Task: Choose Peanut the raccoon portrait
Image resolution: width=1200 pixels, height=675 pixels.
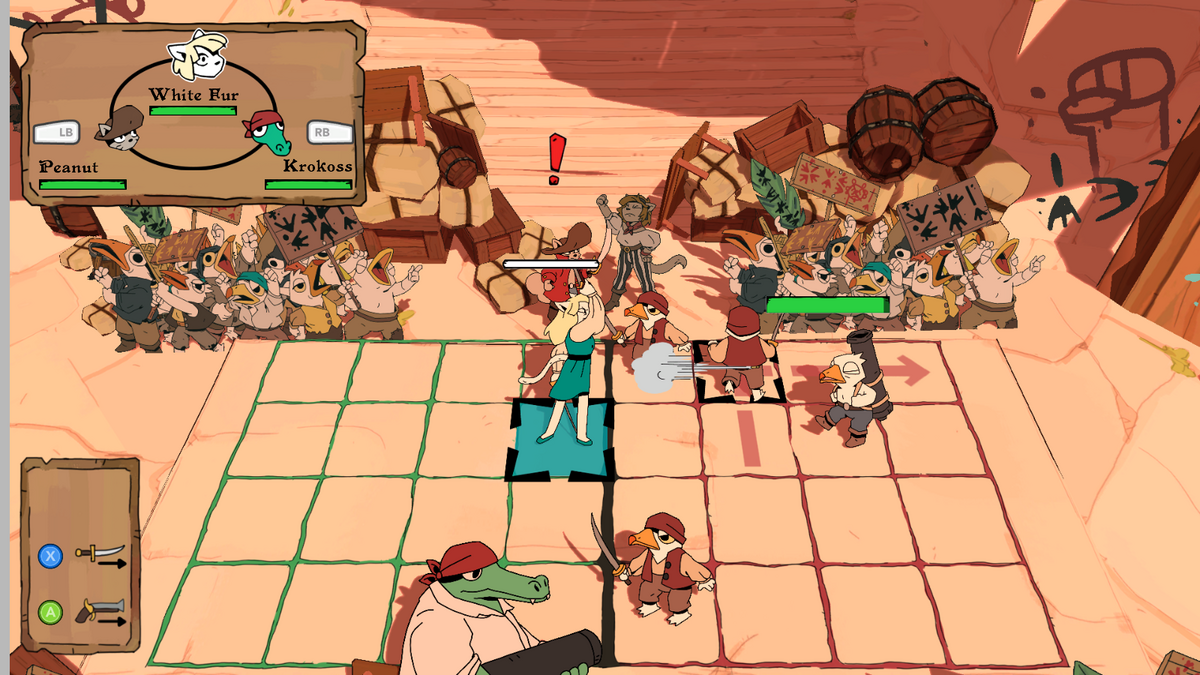Action: [120, 129]
